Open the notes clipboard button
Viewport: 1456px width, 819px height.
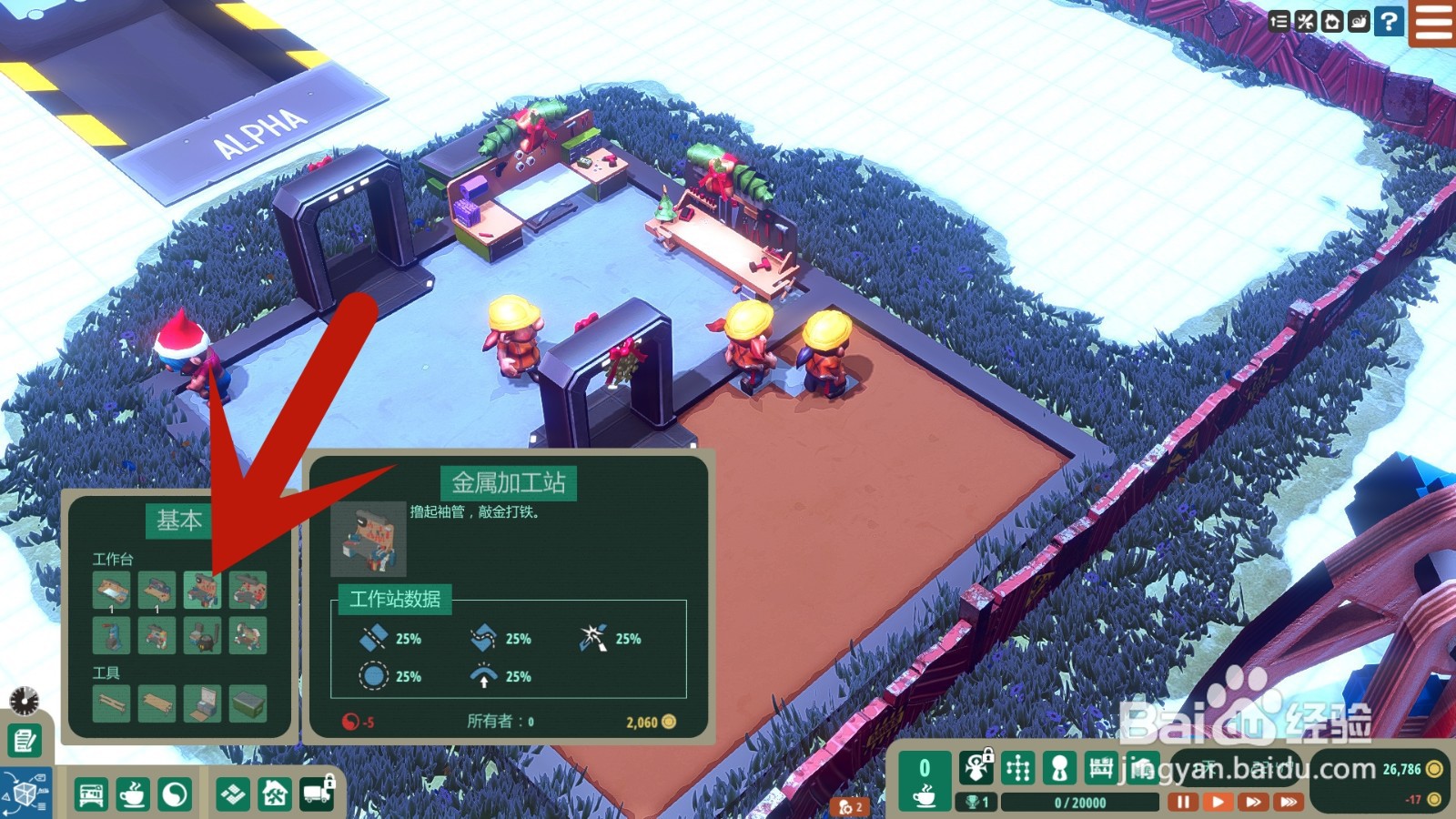(25, 741)
